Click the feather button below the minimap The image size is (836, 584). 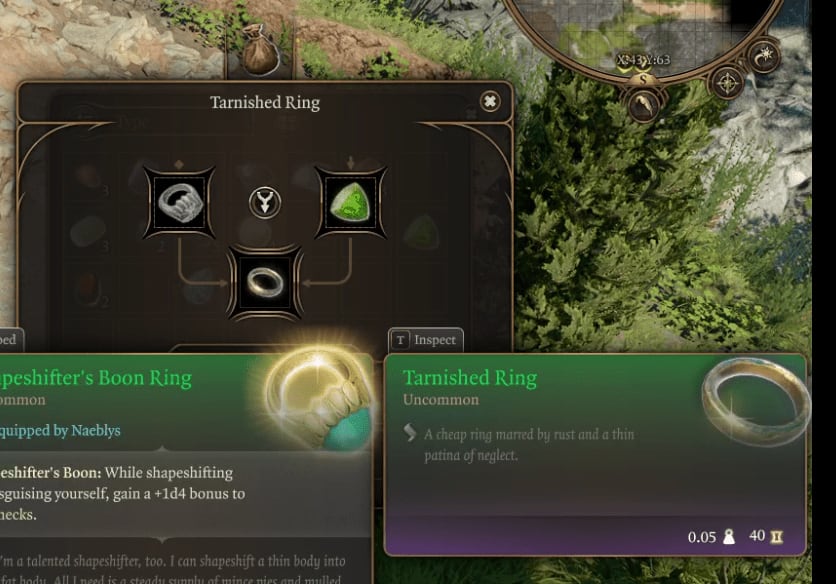pos(644,103)
